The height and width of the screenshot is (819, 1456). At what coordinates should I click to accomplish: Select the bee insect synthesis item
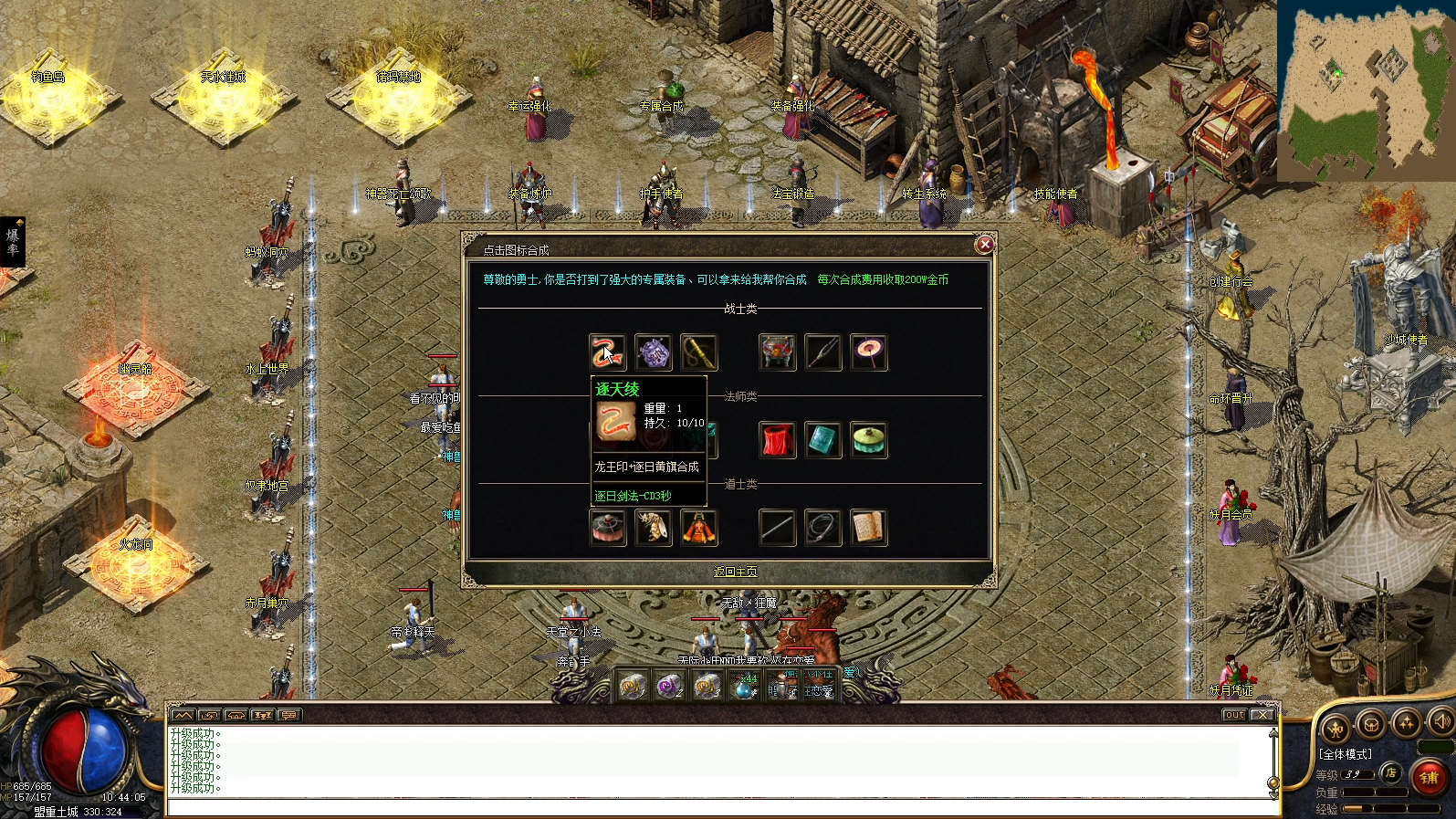(653, 528)
